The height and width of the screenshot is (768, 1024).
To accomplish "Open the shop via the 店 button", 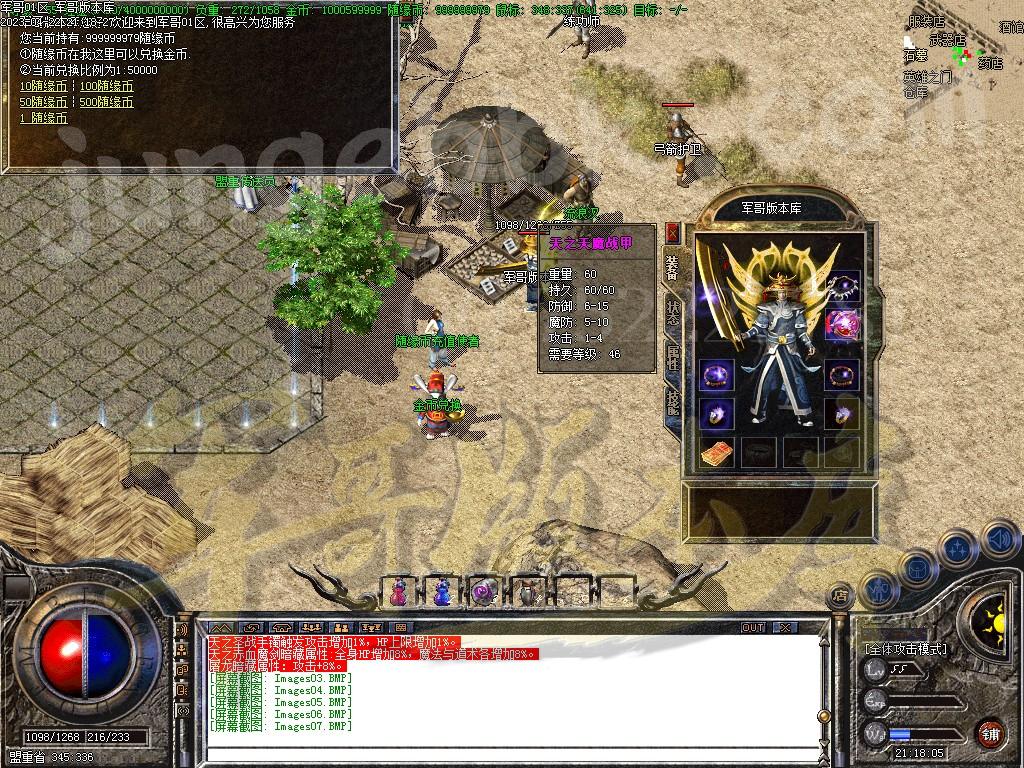I will click(x=840, y=595).
